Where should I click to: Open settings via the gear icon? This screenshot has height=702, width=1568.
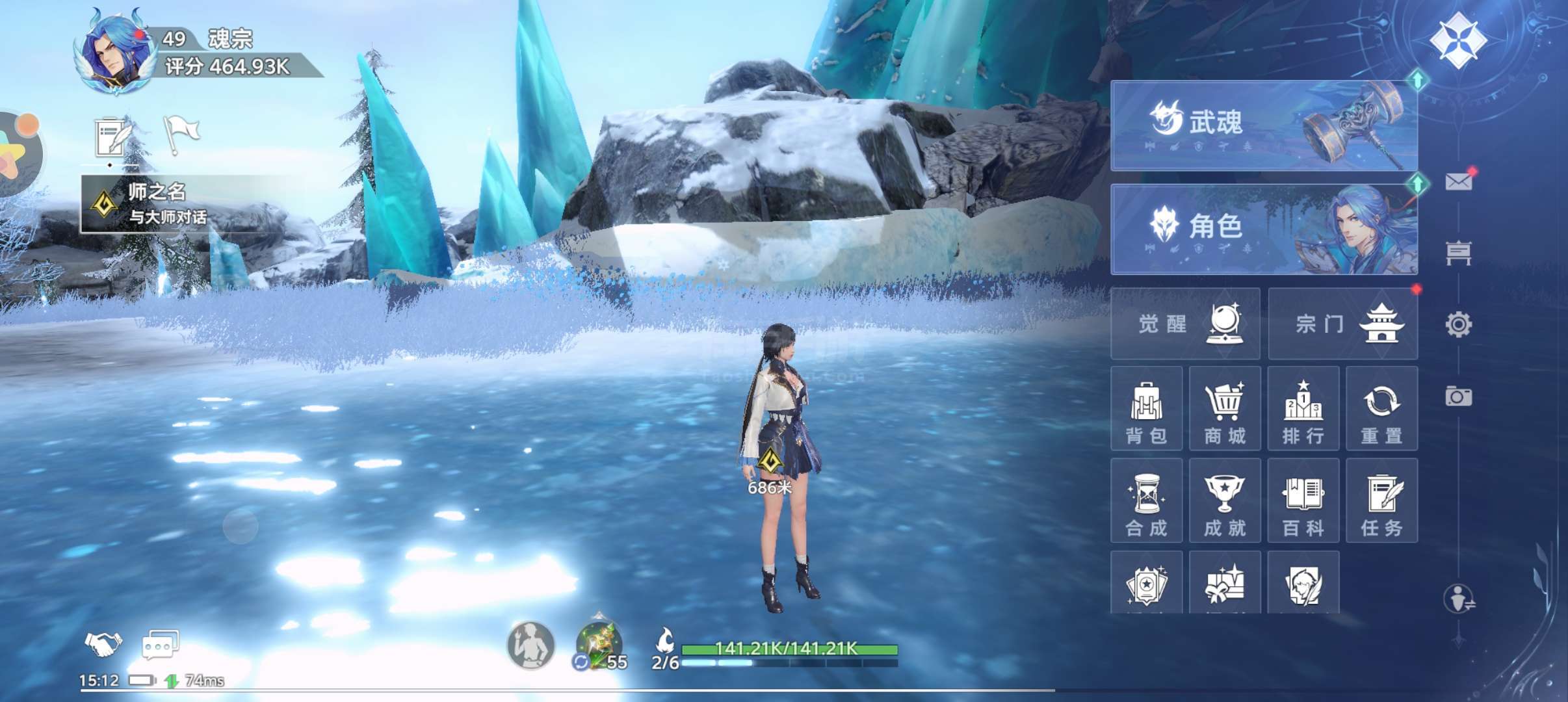1458,324
